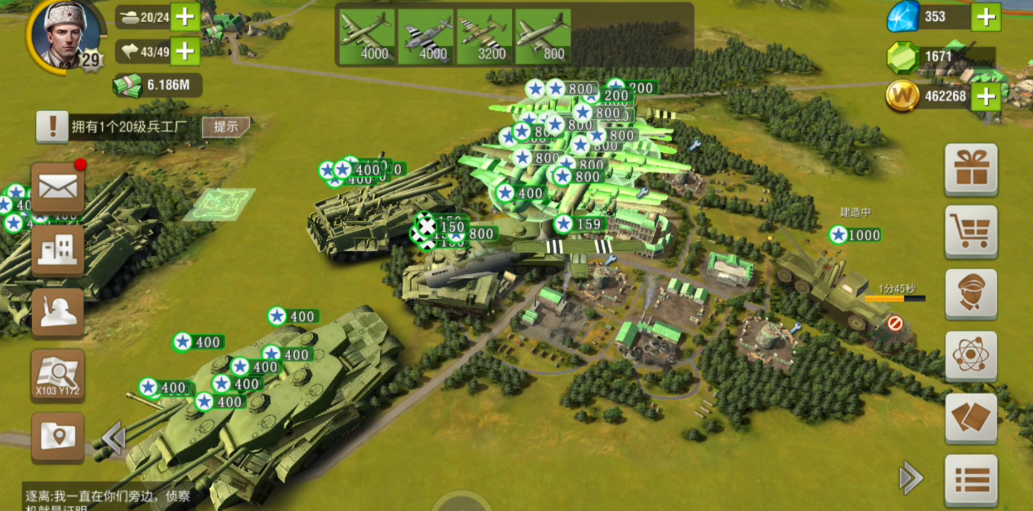Select the 3200 striped bomber plane
This screenshot has width=1033, height=511.
[484, 37]
